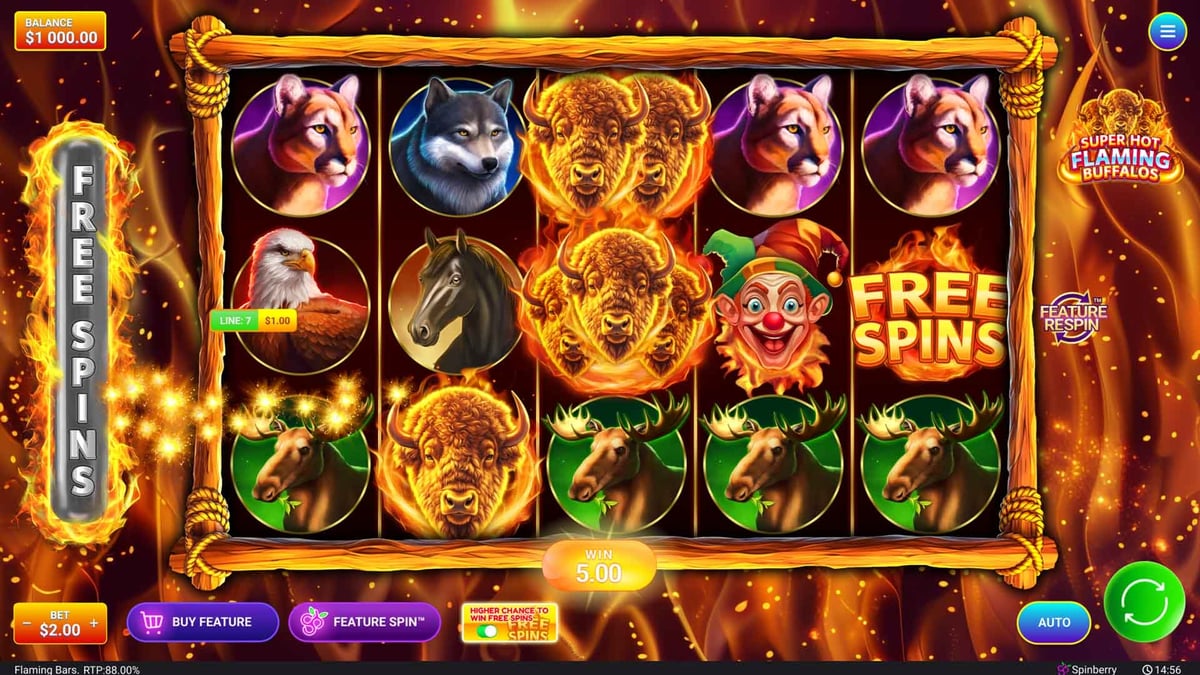The image size is (1200, 675).
Task: Activate the Feature Spin button
Action: click(x=364, y=622)
